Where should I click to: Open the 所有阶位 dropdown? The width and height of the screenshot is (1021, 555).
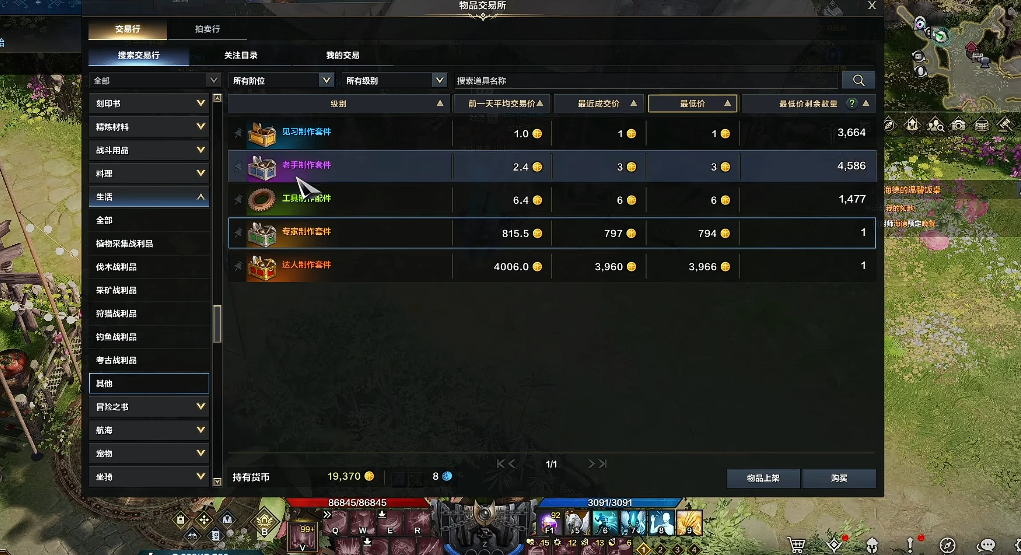click(x=282, y=80)
